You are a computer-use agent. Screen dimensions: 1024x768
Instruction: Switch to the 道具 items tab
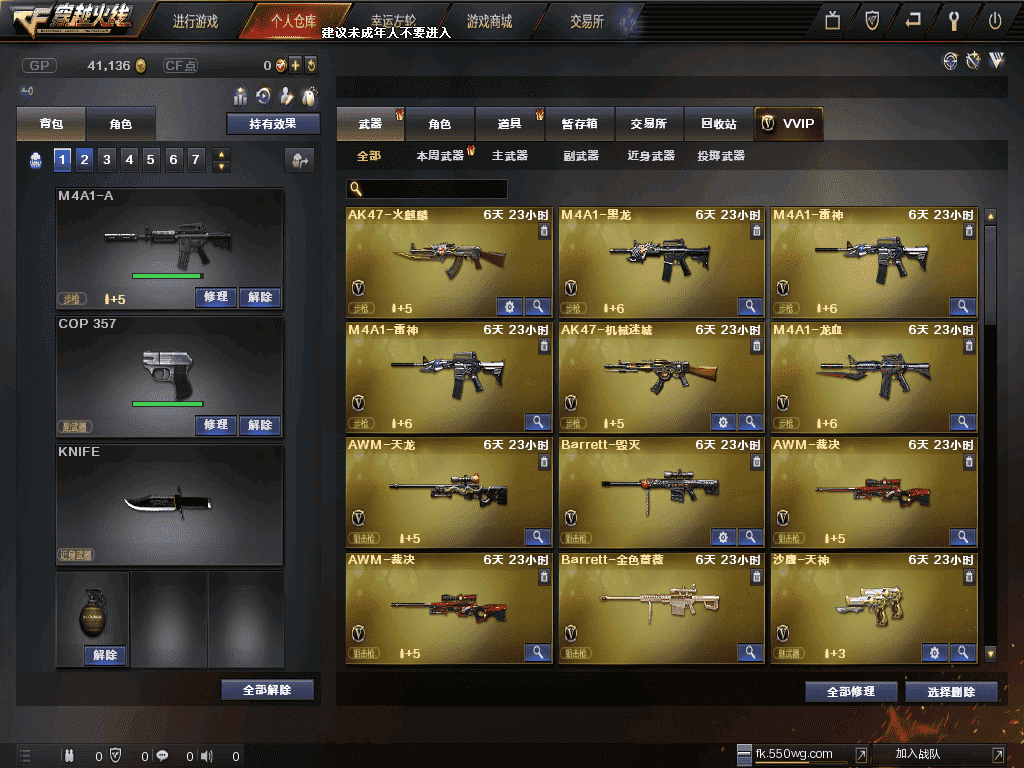510,124
